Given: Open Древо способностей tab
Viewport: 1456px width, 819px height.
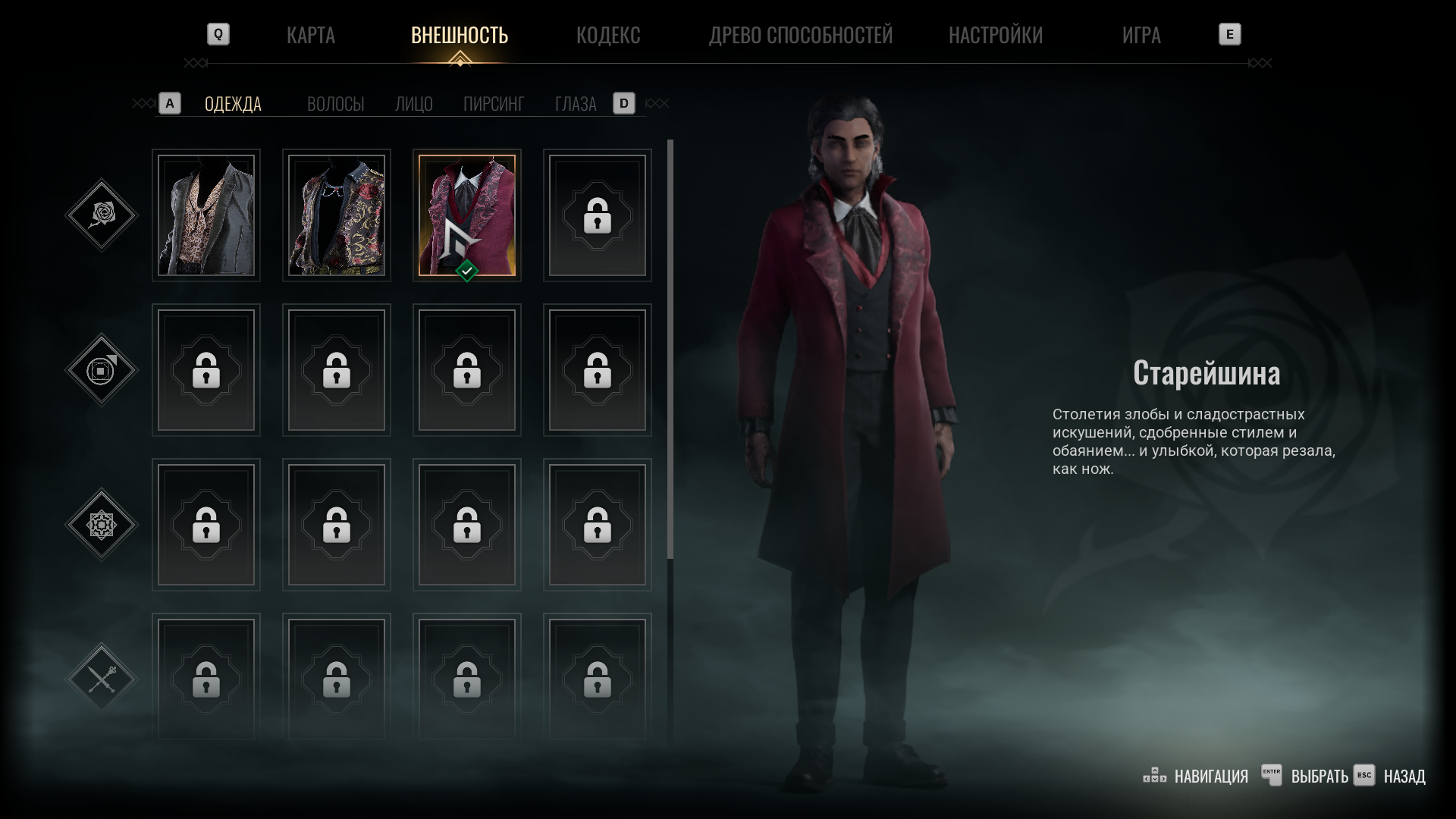Looking at the screenshot, I should (x=800, y=35).
